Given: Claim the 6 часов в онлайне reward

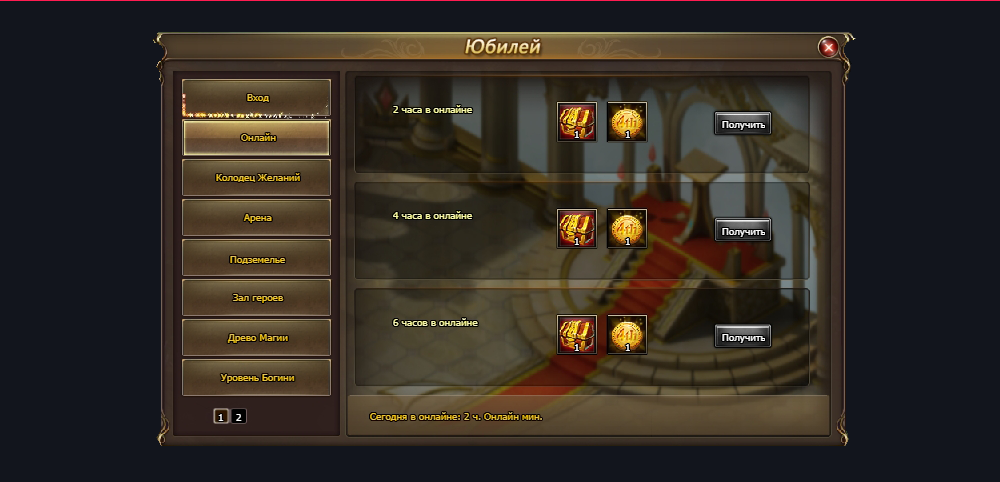Looking at the screenshot, I should [x=743, y=337].
